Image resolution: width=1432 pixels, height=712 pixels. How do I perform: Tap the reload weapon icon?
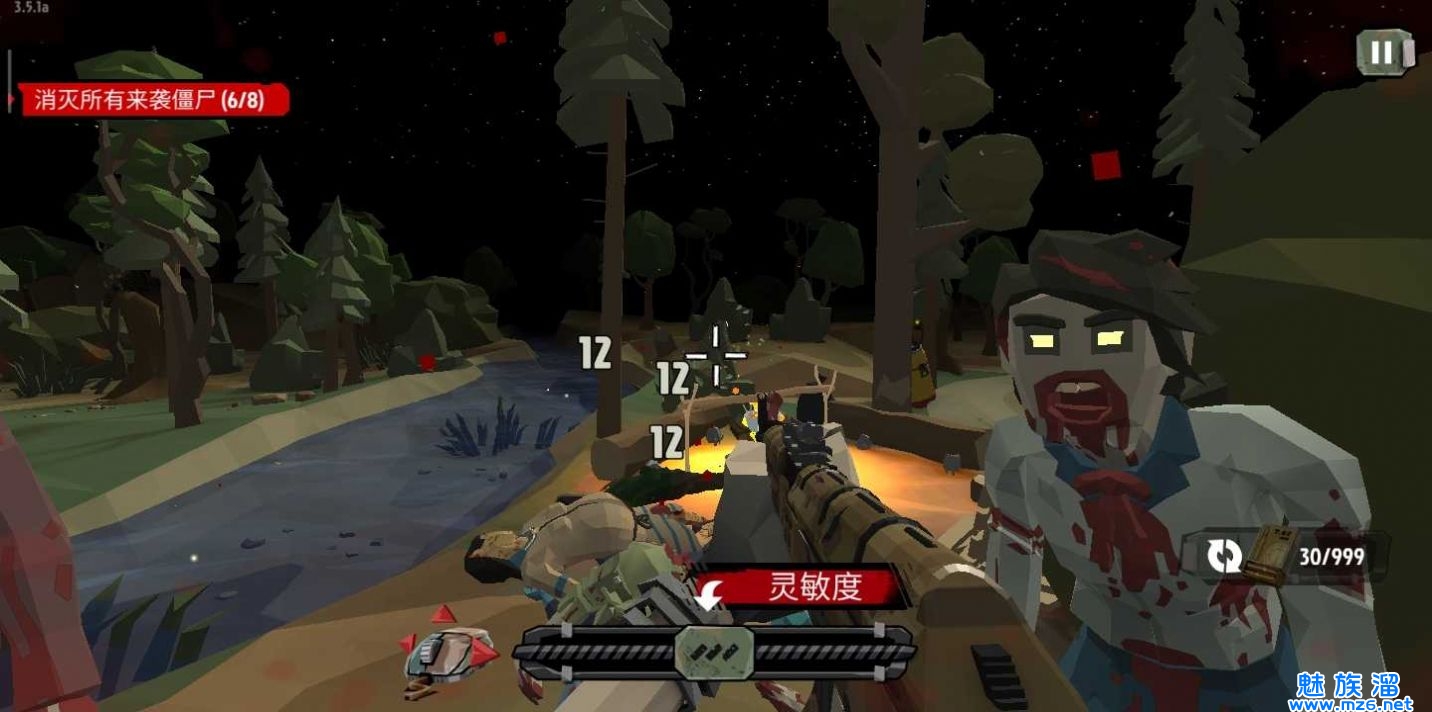tap(1224, 556)
